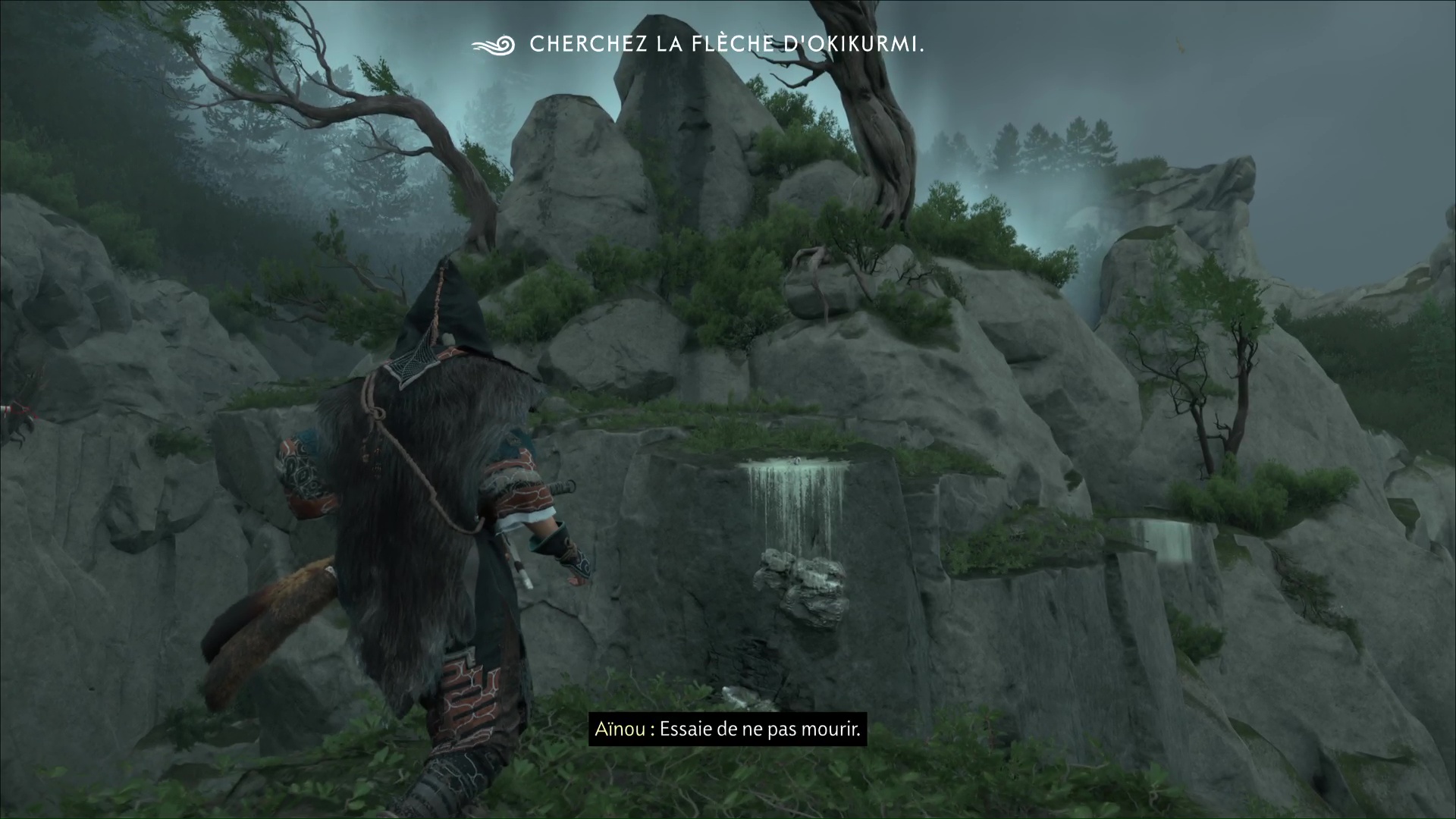Click the wind swirl objective icon
Image resolution: width=1456 pixels, height=819 pixels.
[493, 45]
